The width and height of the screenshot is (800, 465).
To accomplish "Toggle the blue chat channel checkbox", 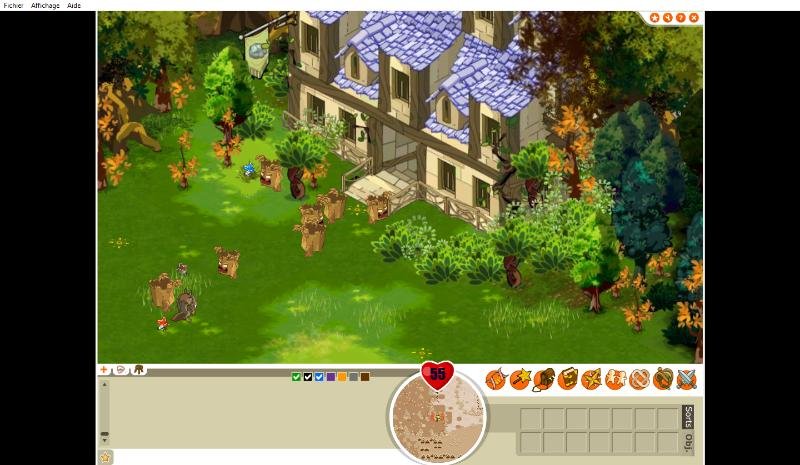I will click(319, 377).
